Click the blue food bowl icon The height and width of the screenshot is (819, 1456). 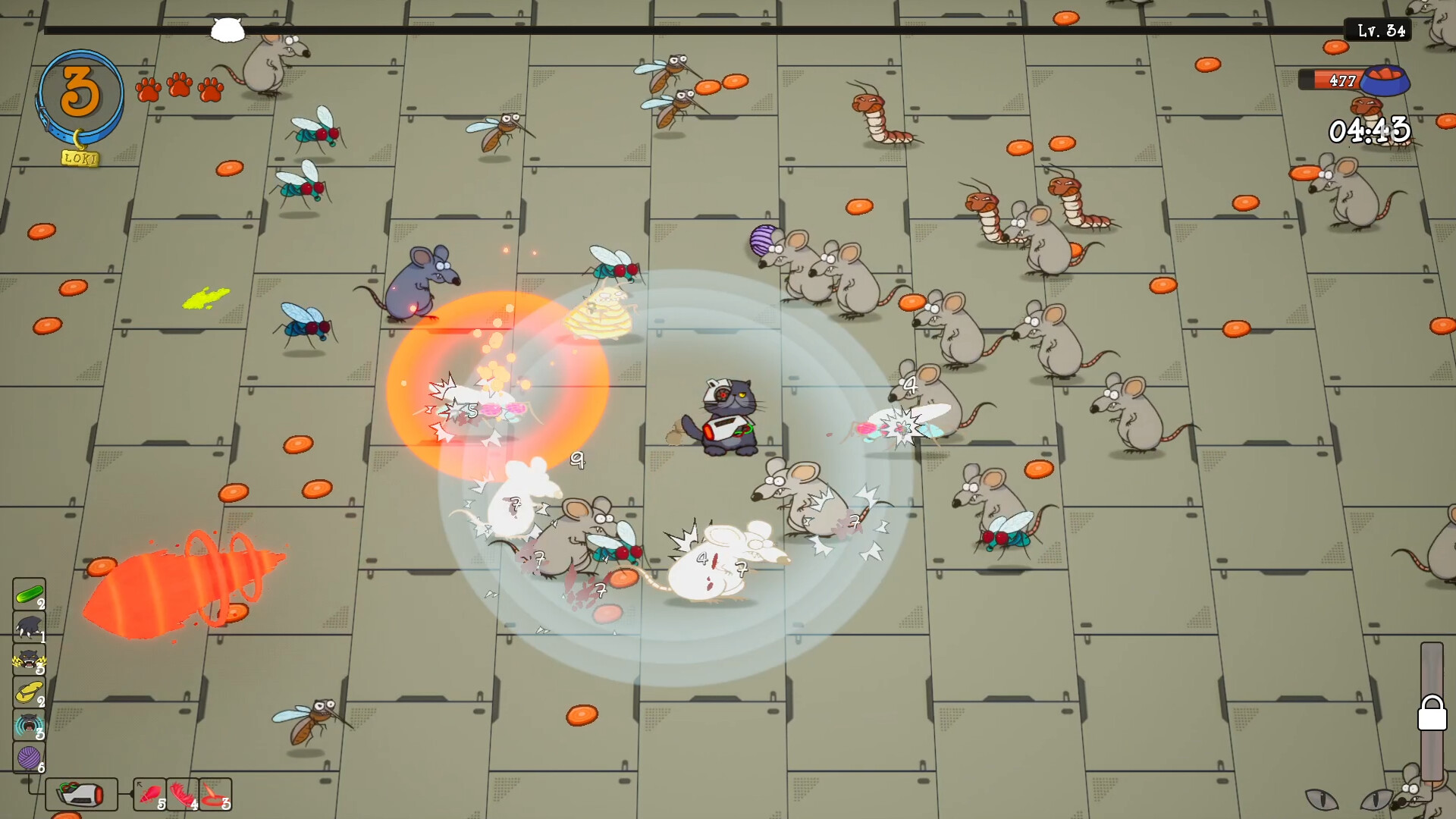(1385, 82)
